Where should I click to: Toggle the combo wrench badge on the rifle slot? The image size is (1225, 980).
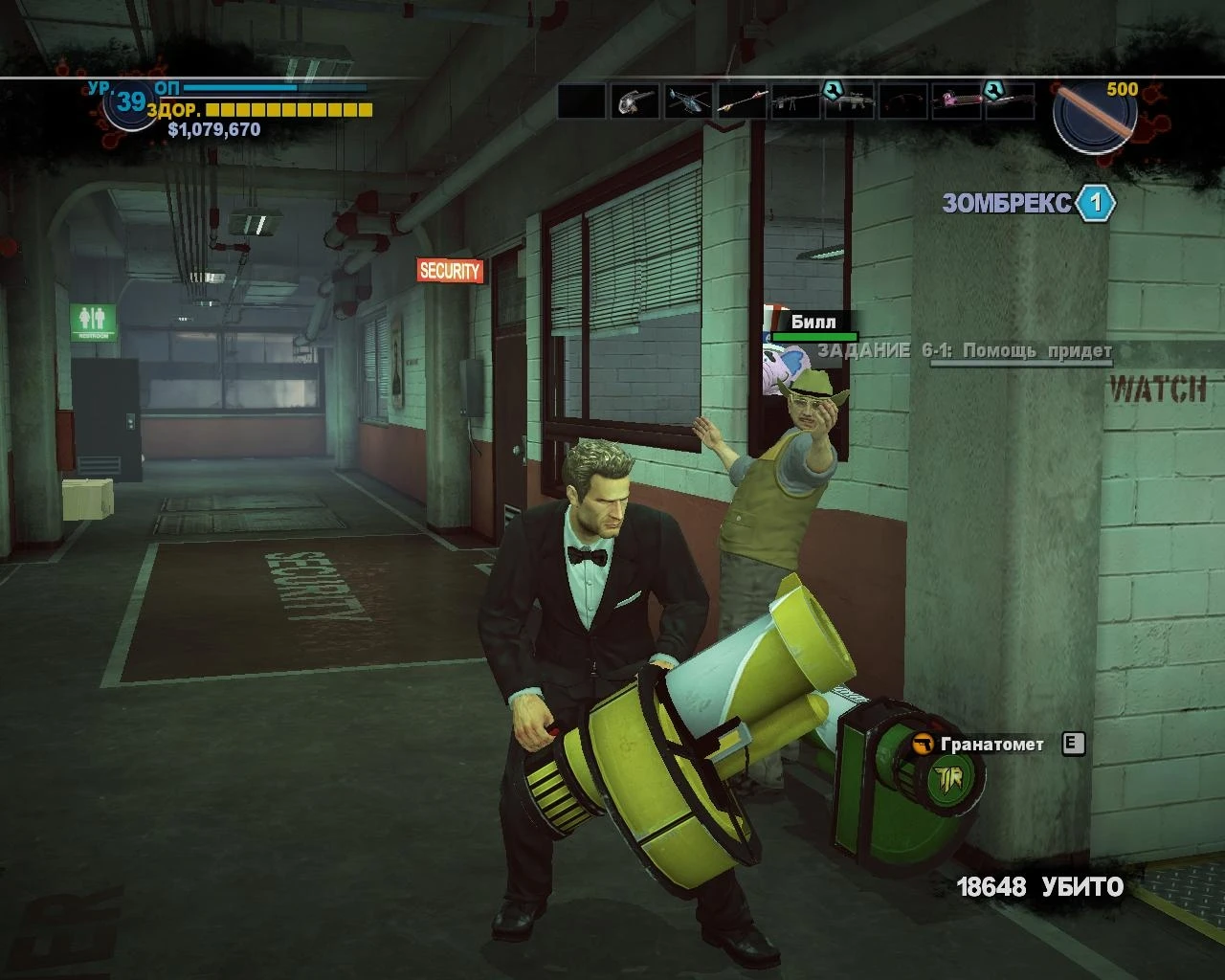(x=831, y=89)
